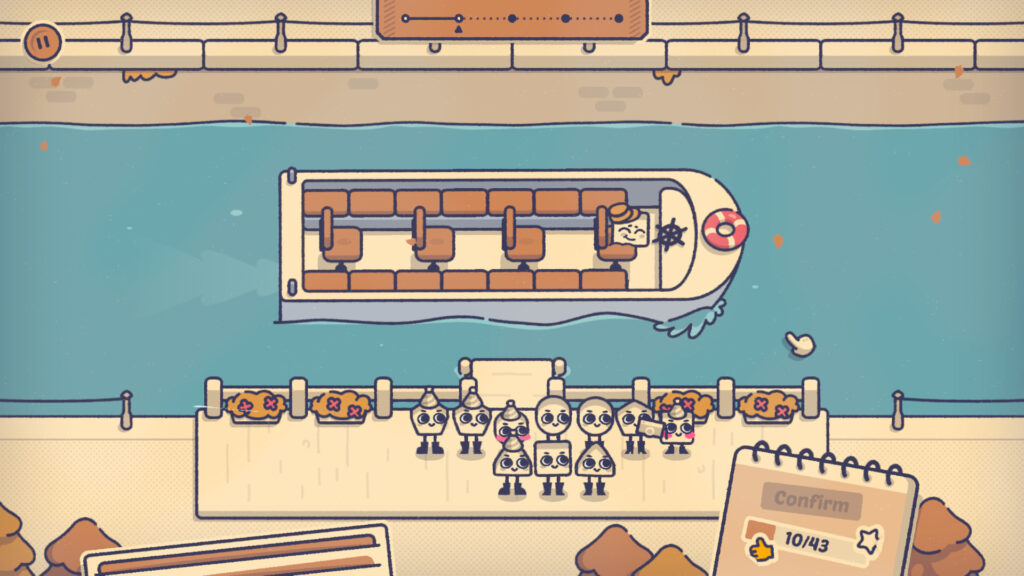Viewport: 1024px width, 576px height.
Task: Pause the game with the round button
Action: pyautogui.click(x=42, y=42)
